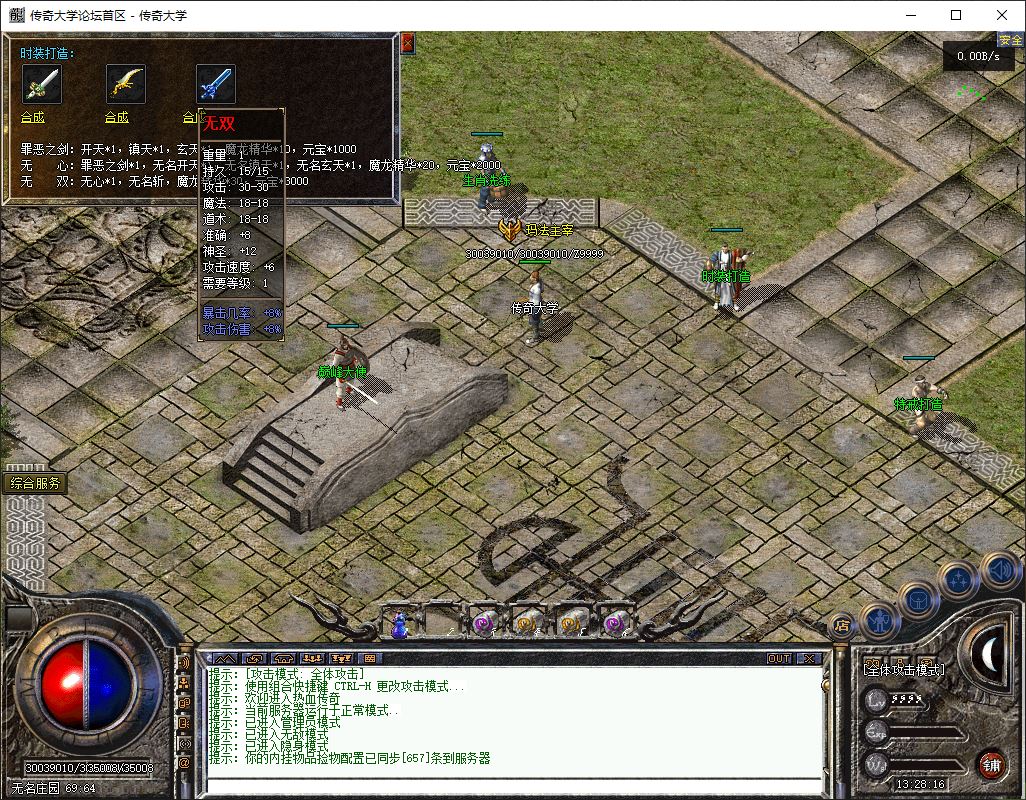
Task: Select the golden curved blade icon
Action: [x=126, y=84]
